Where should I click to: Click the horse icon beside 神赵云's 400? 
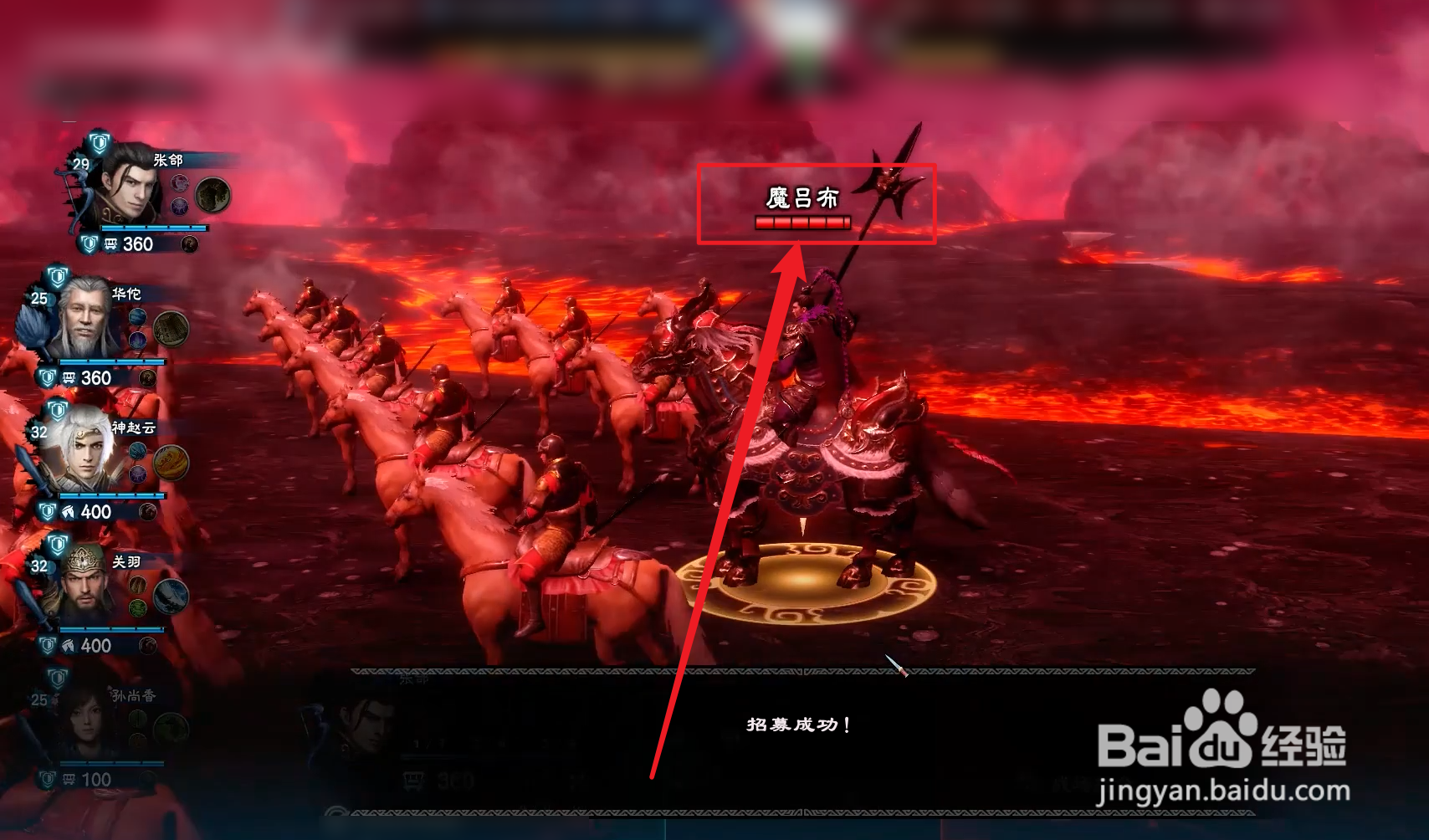tap(68, 511)
